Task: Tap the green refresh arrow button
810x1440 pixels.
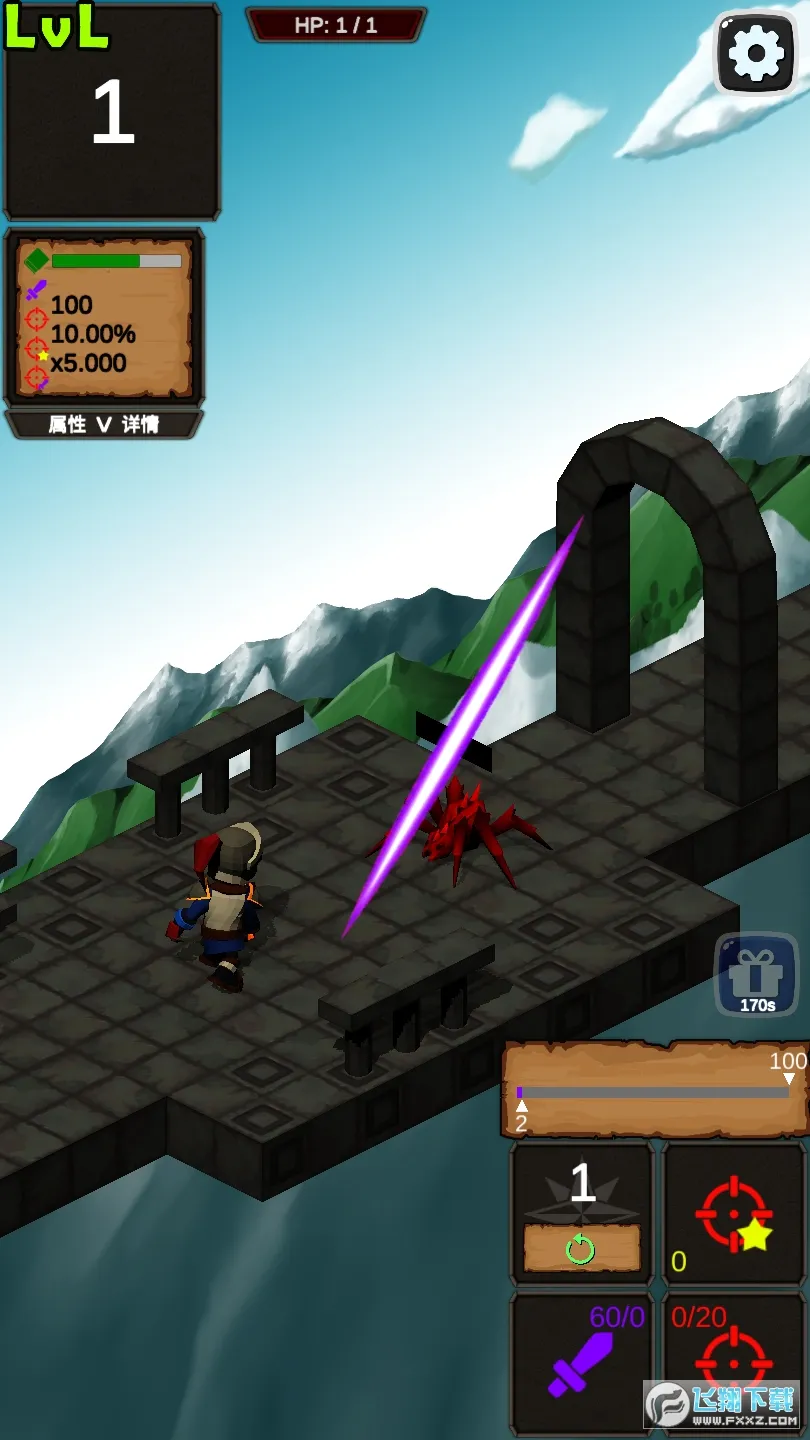Action: pos(581,1248)
